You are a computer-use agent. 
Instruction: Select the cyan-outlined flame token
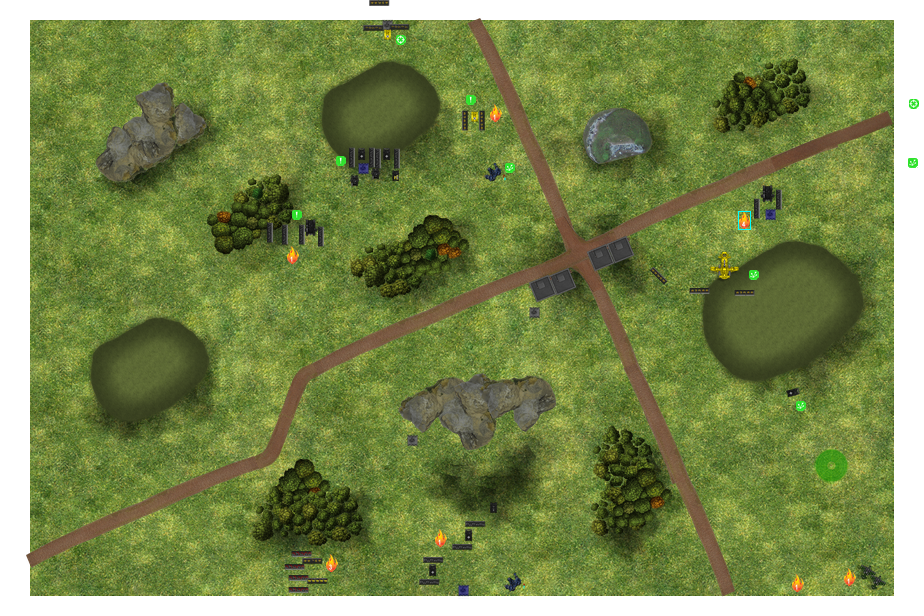point(744,221)
